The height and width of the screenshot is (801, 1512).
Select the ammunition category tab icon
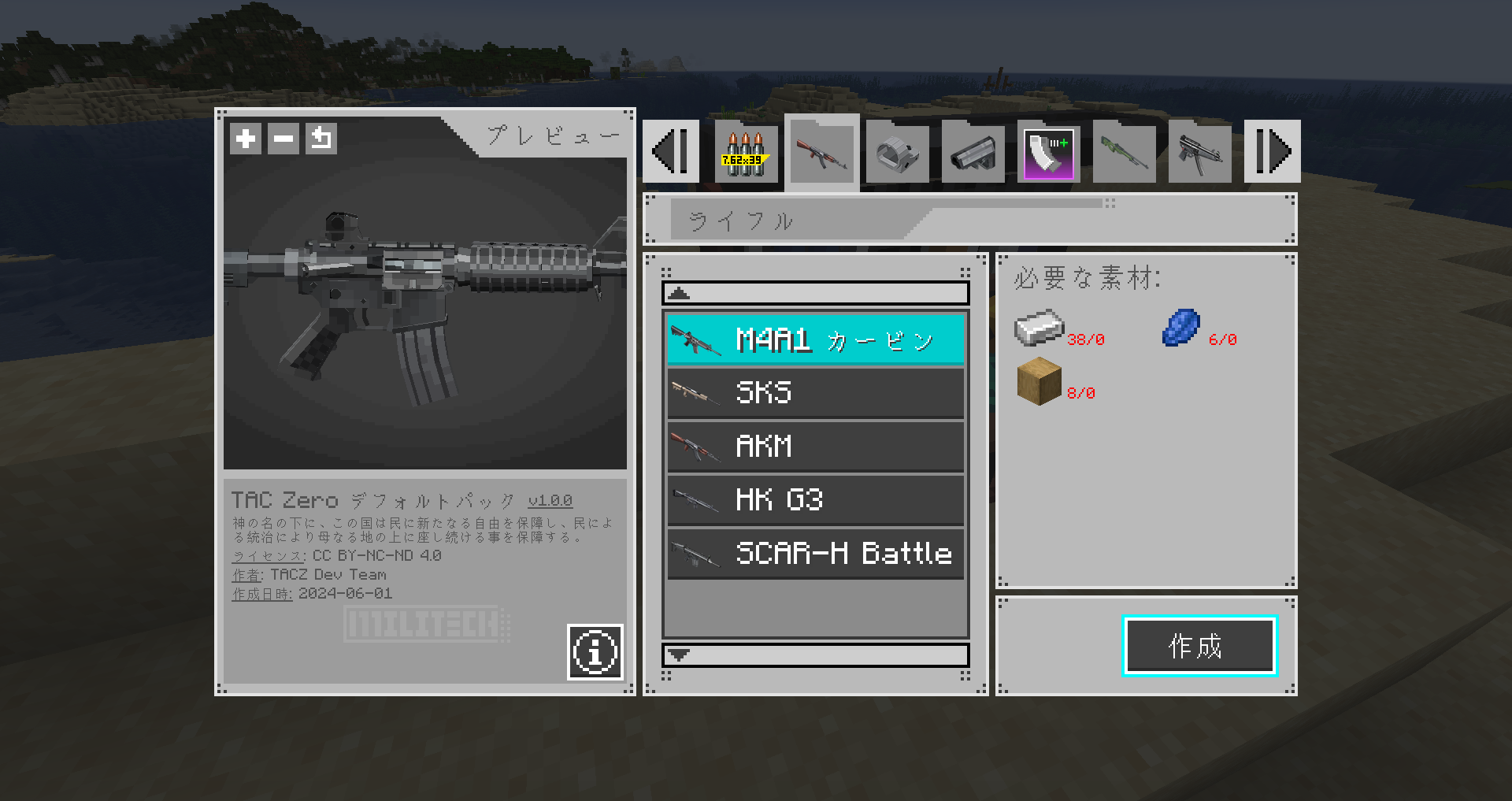point(743,151)
